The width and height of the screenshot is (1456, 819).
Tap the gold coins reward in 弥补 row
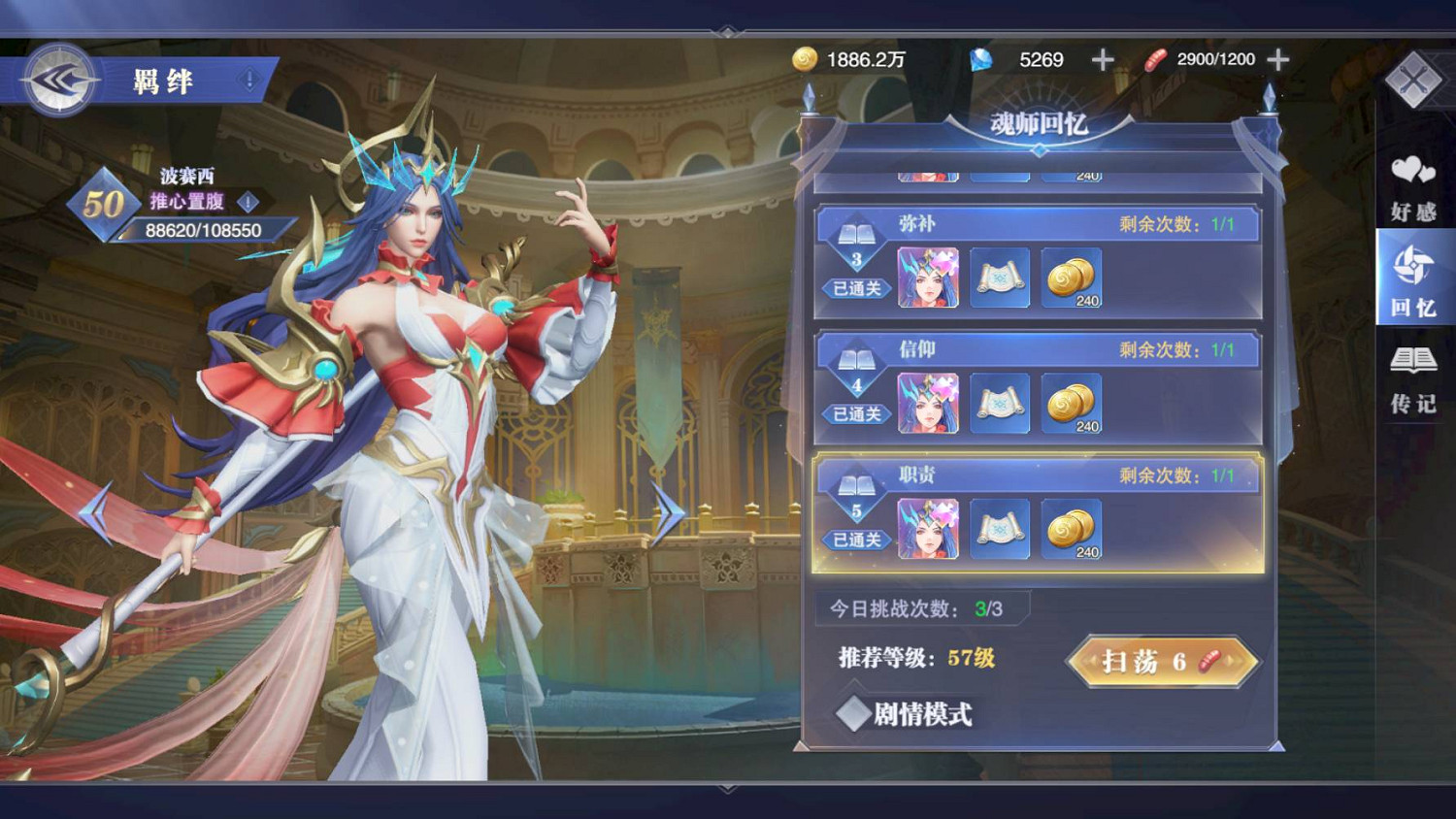(x=1073, y=278)
